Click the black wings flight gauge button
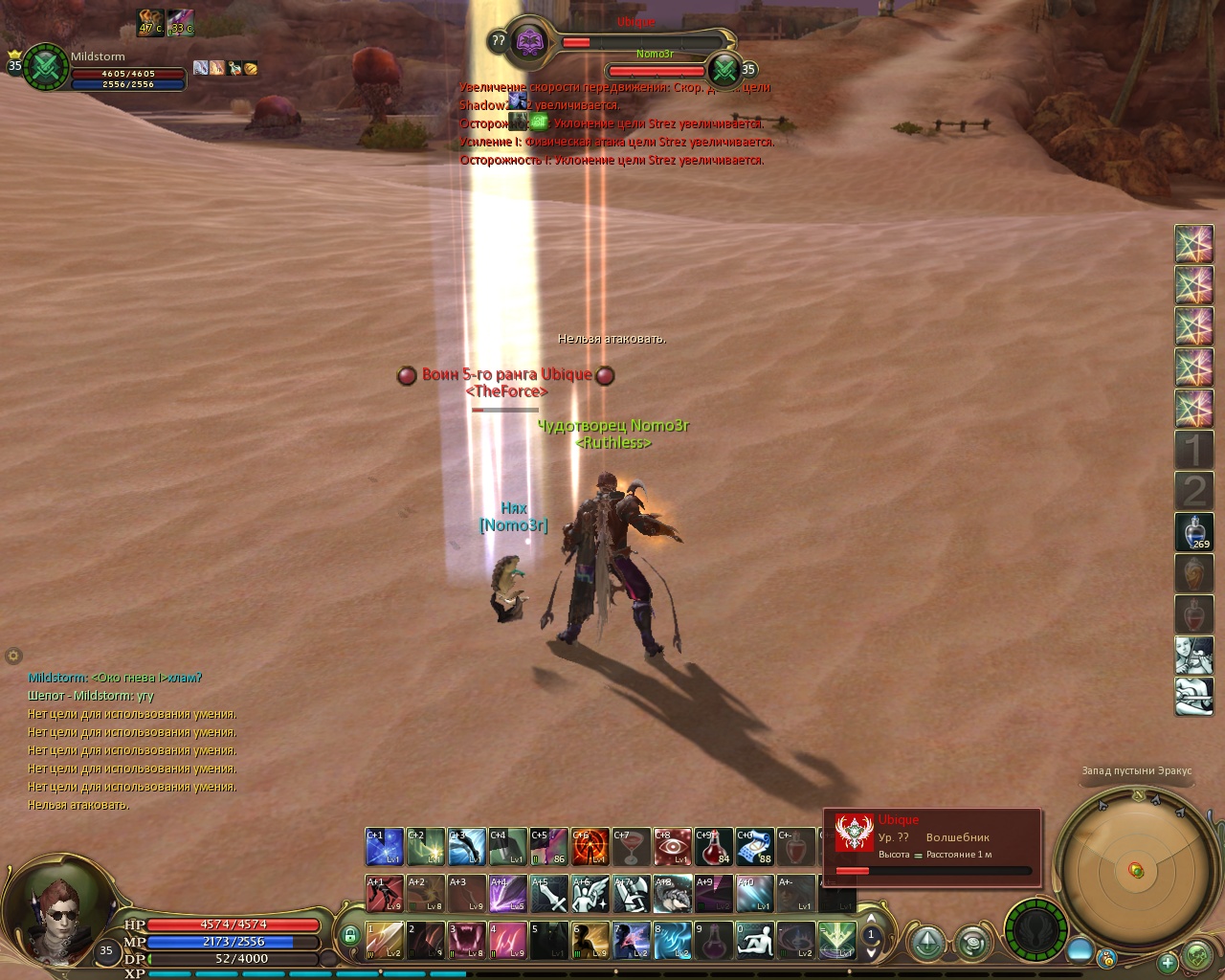This screenshot has width=1225, height=980. [1036, 929]
